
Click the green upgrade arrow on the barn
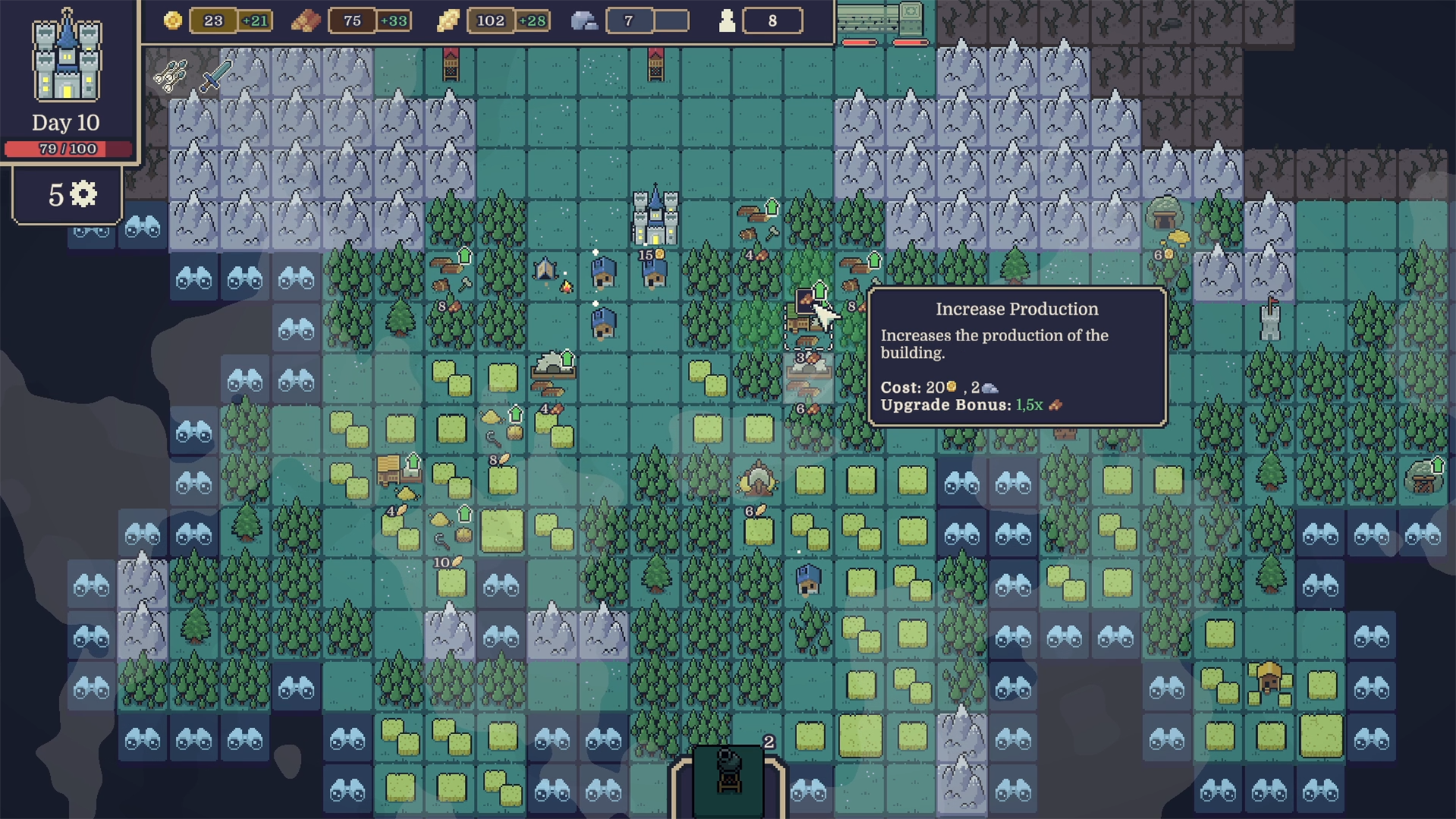(413, 460)
